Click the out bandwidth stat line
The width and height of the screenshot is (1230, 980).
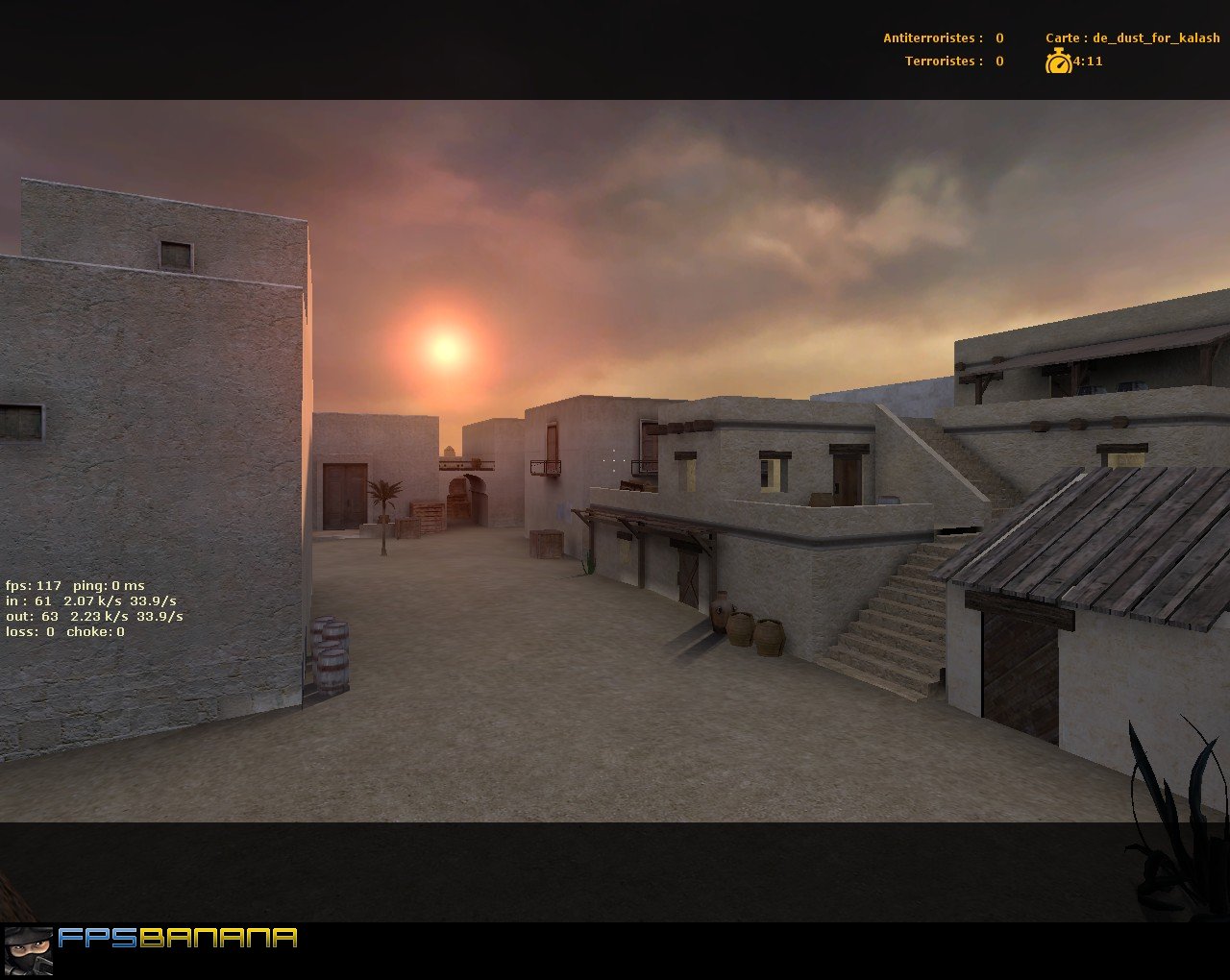[x=94, y=616]
